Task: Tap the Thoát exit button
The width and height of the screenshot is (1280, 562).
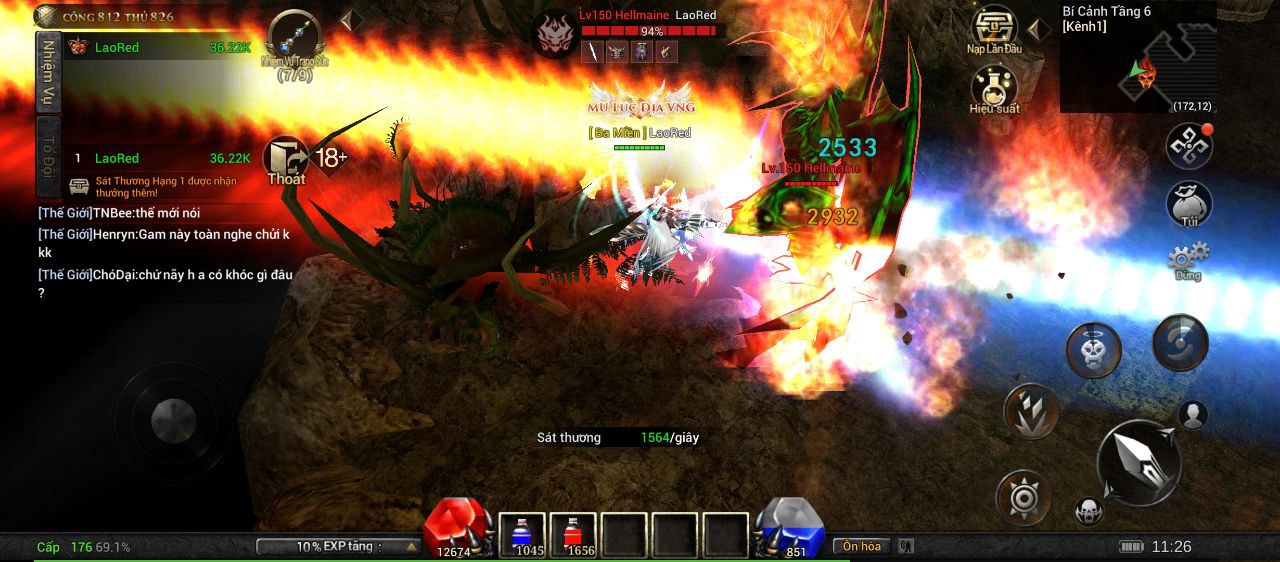Action: click(x=286, y=162)
